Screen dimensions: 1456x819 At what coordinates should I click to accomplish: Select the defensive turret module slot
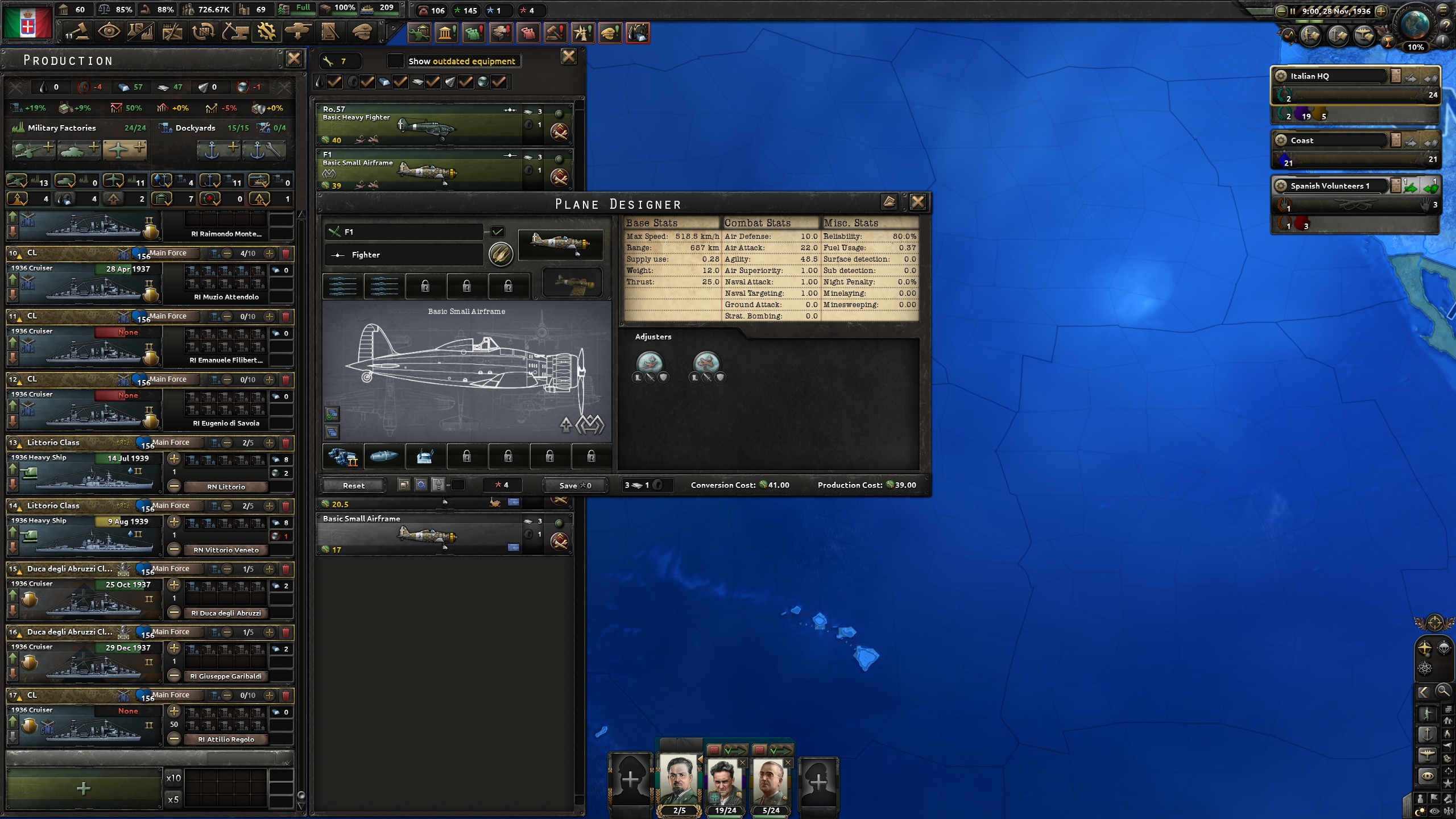click(426, 457)
